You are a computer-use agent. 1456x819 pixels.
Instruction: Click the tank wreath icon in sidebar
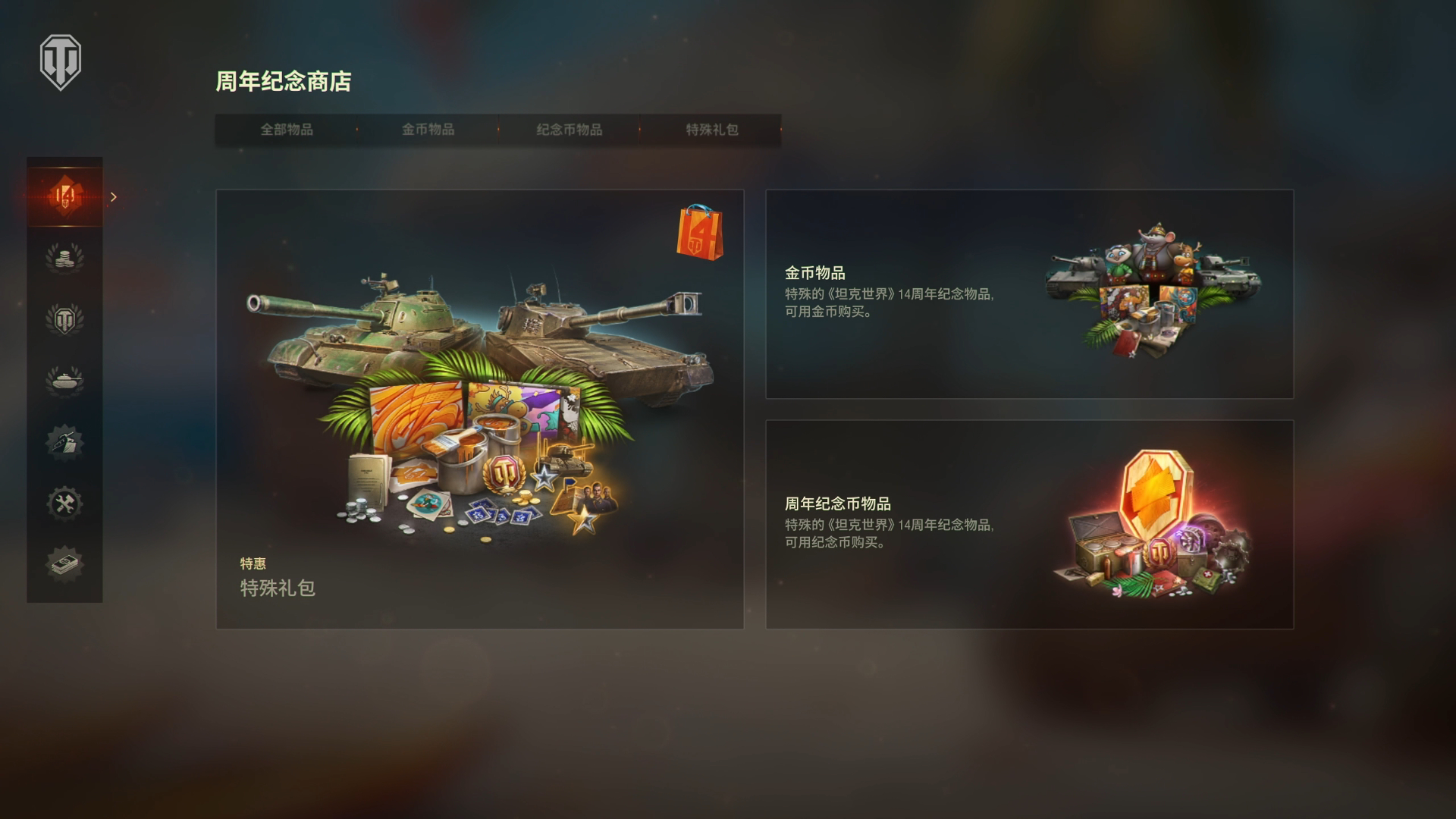coord(64,379)
